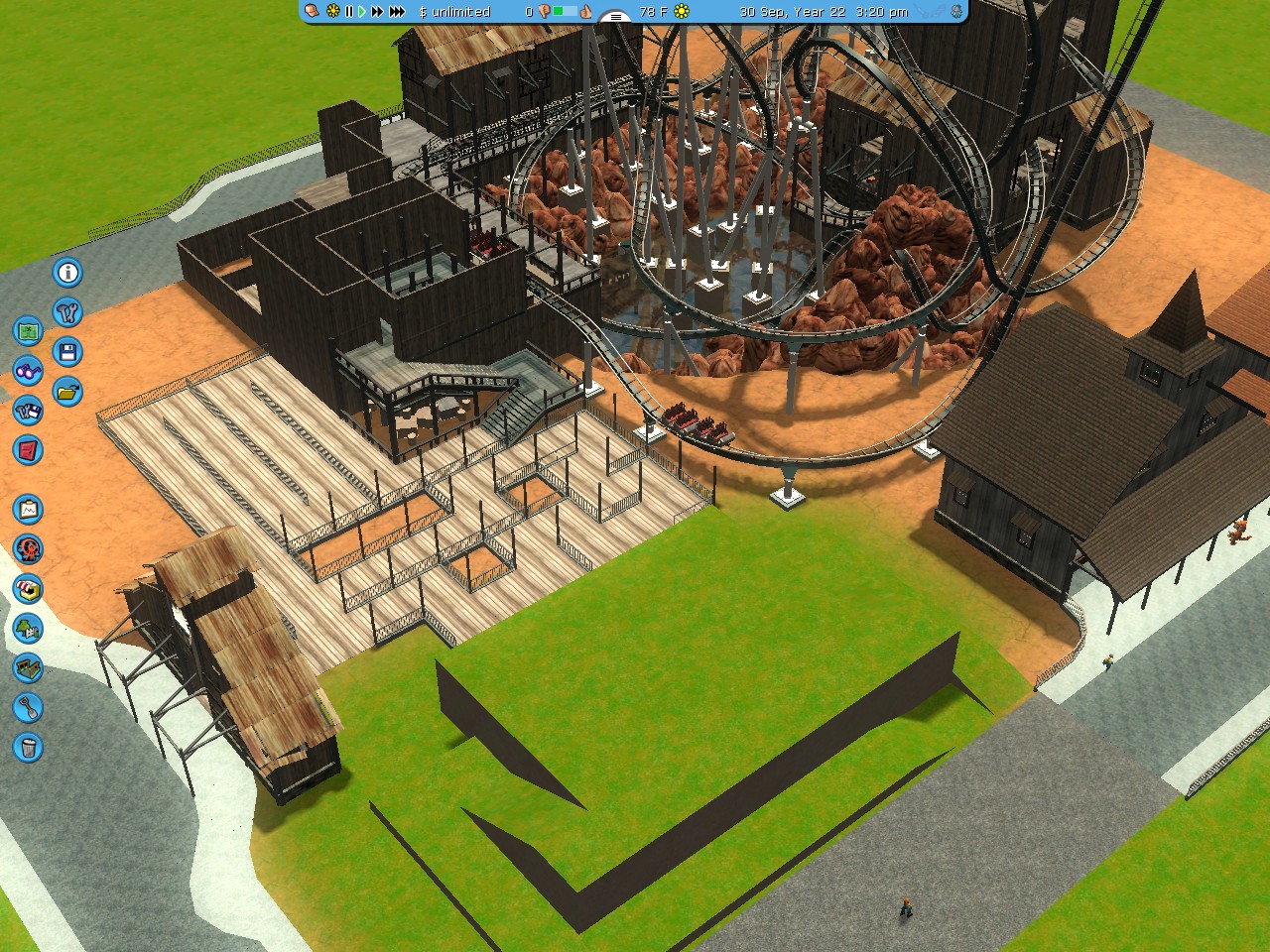The image size is (1270, 952).
Task: Activate the trash can delete tool
Action: 28,748
